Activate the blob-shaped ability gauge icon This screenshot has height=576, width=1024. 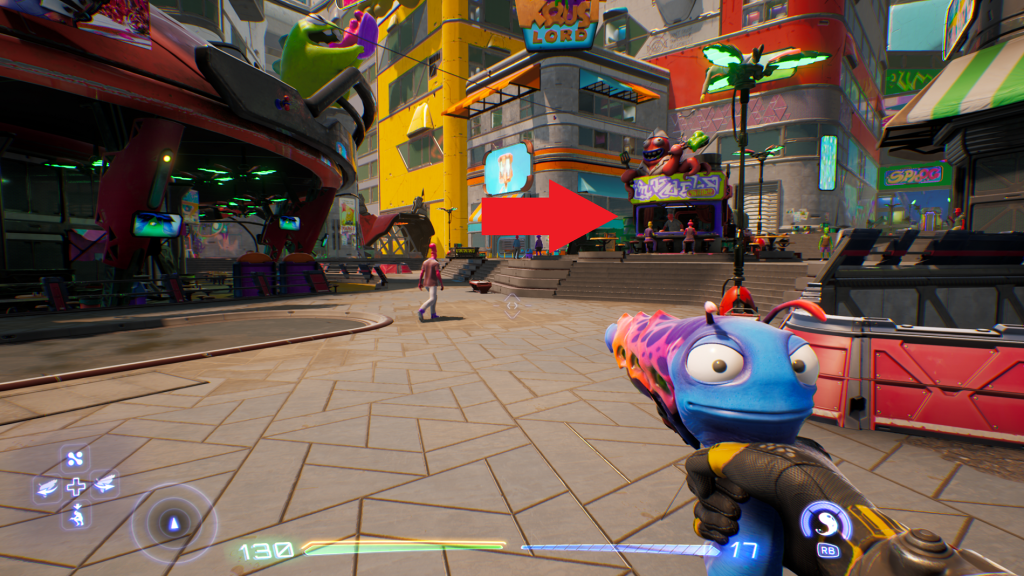point(827,521)
